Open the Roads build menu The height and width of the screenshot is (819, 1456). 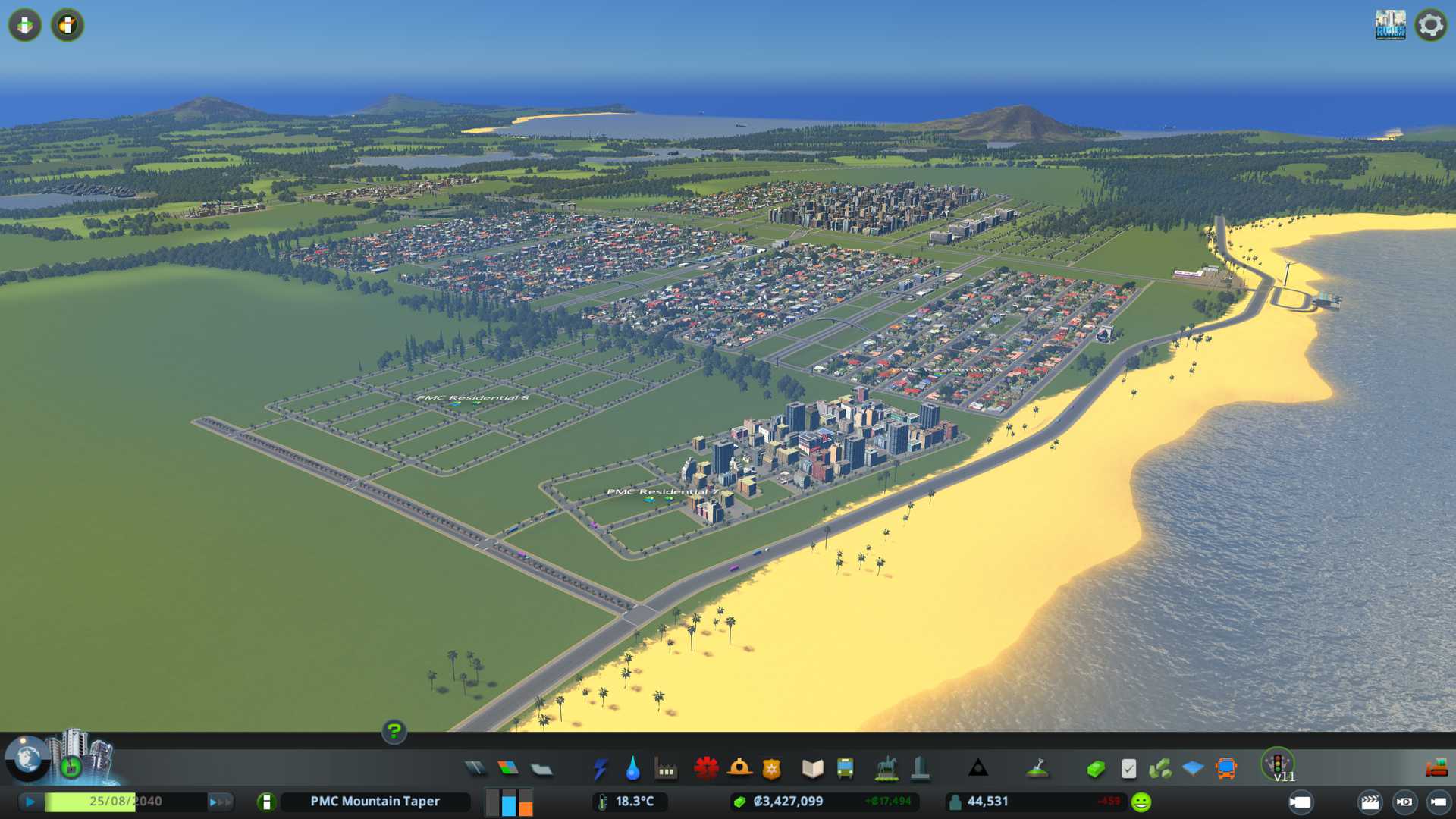(x=475, y=769)
